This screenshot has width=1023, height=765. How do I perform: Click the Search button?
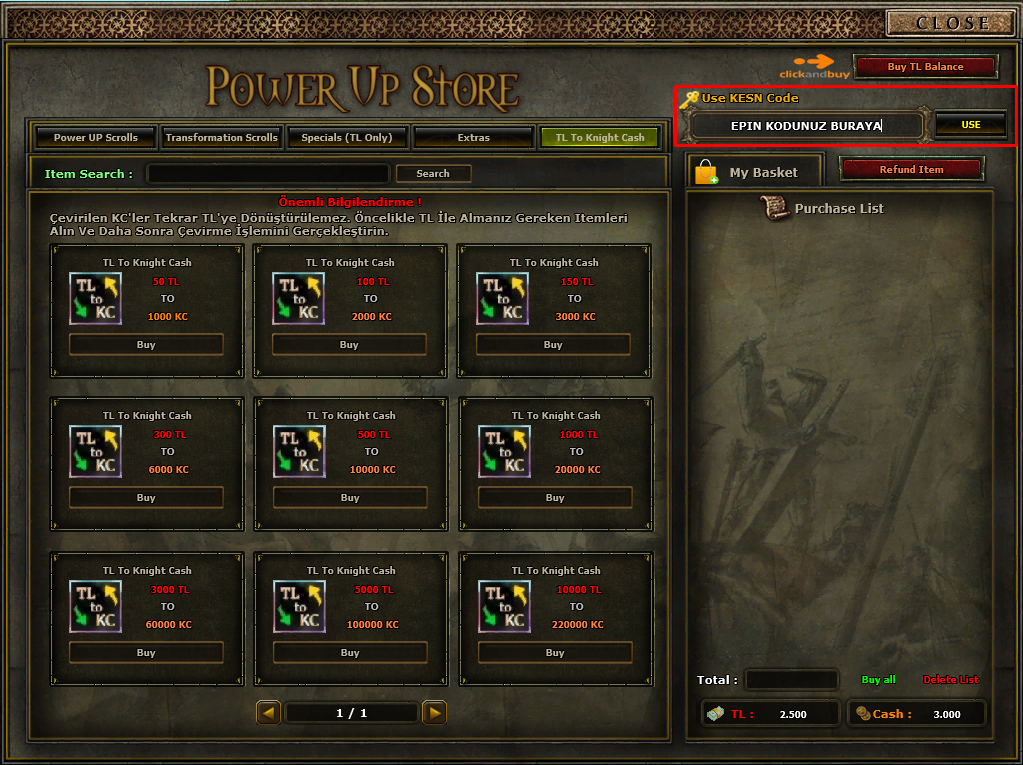(x=433, y=174)
